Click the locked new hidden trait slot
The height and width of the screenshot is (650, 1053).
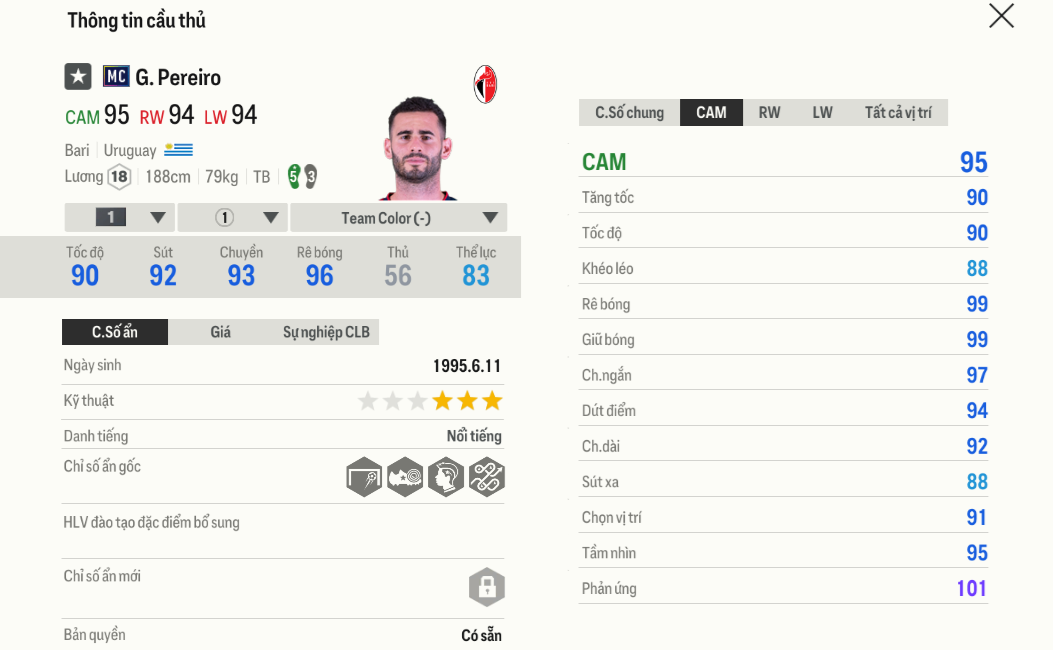coord(487,587)
